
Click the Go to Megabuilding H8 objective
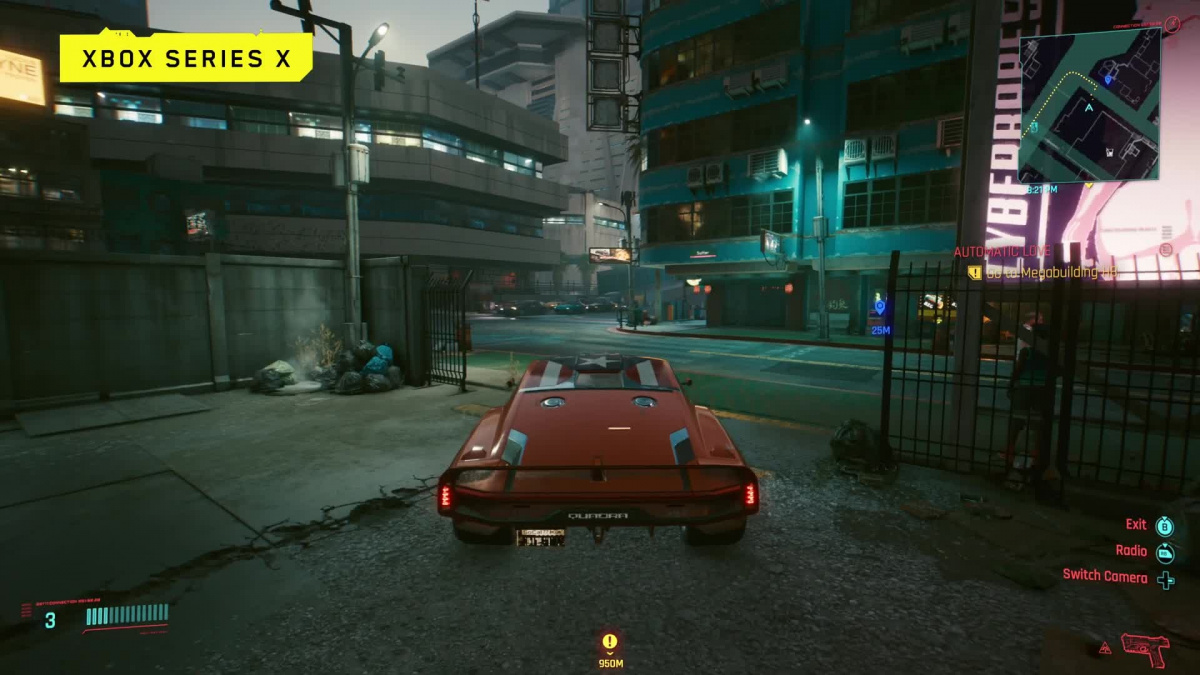pos(1043,272)
